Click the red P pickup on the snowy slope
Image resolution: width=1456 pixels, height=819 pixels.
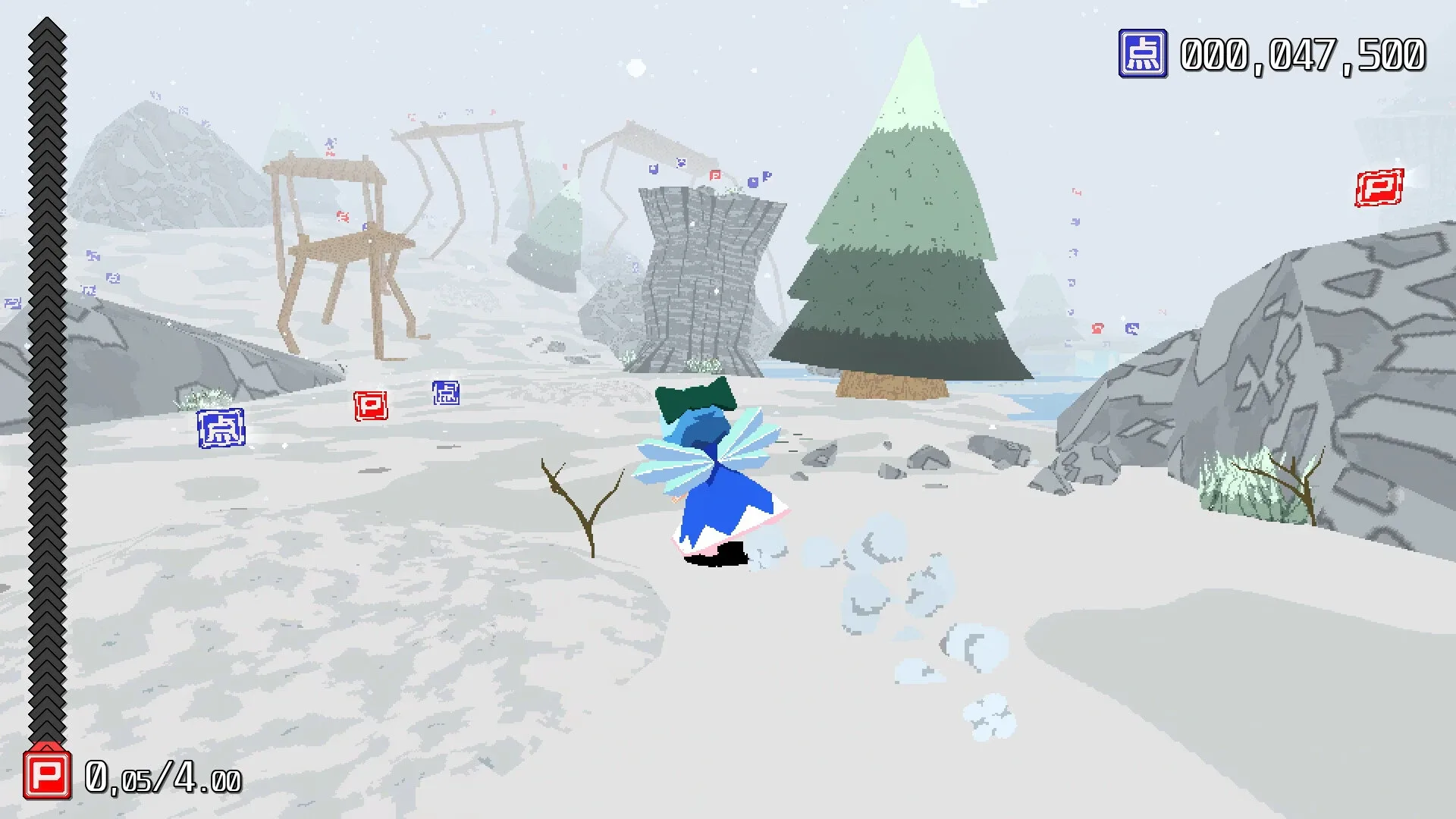click(371, 406)
